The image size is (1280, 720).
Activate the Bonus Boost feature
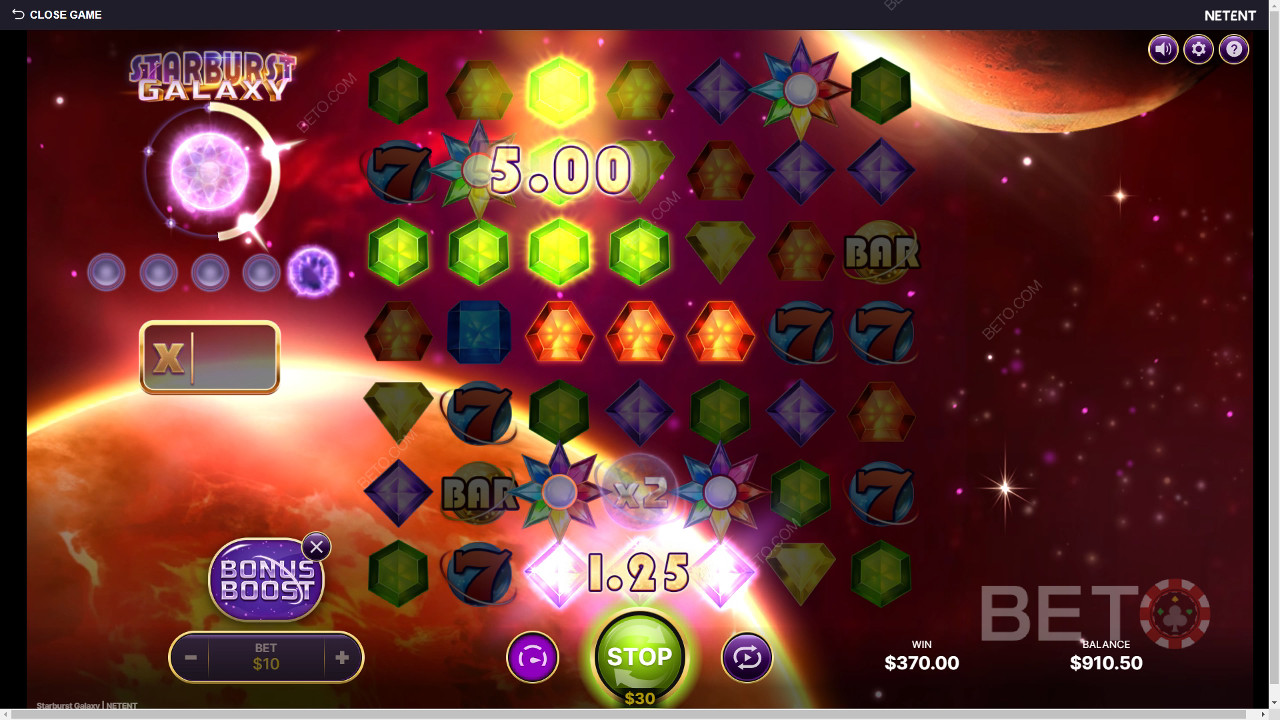pyautogui.click(x=265, y=580)
